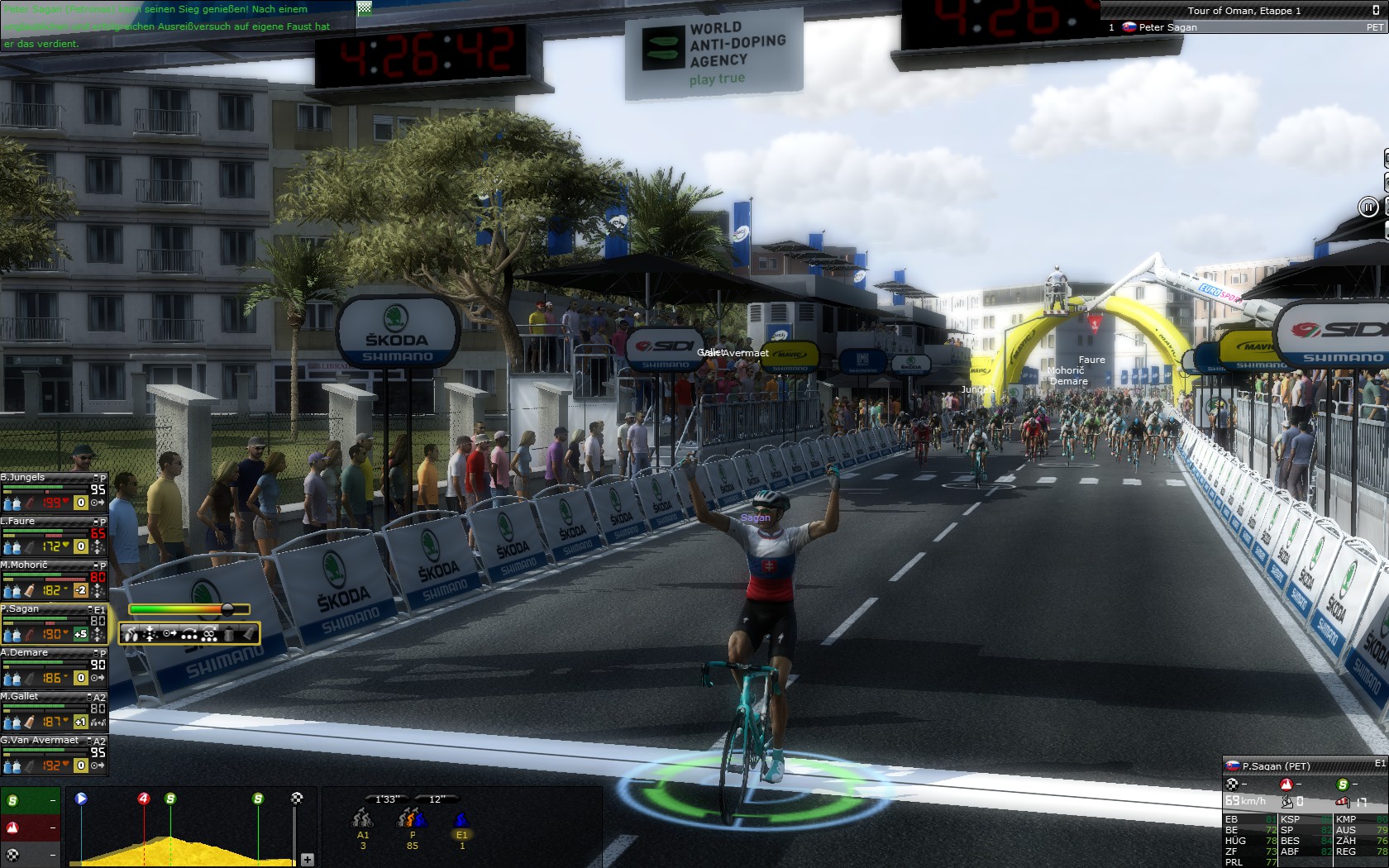Pause the race simulation

[x=1368, y=207]
